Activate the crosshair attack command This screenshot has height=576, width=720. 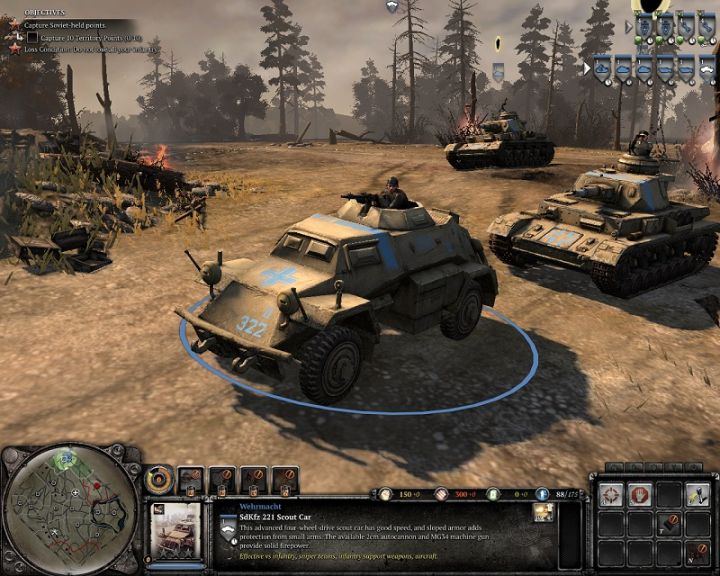coord(611,494)
